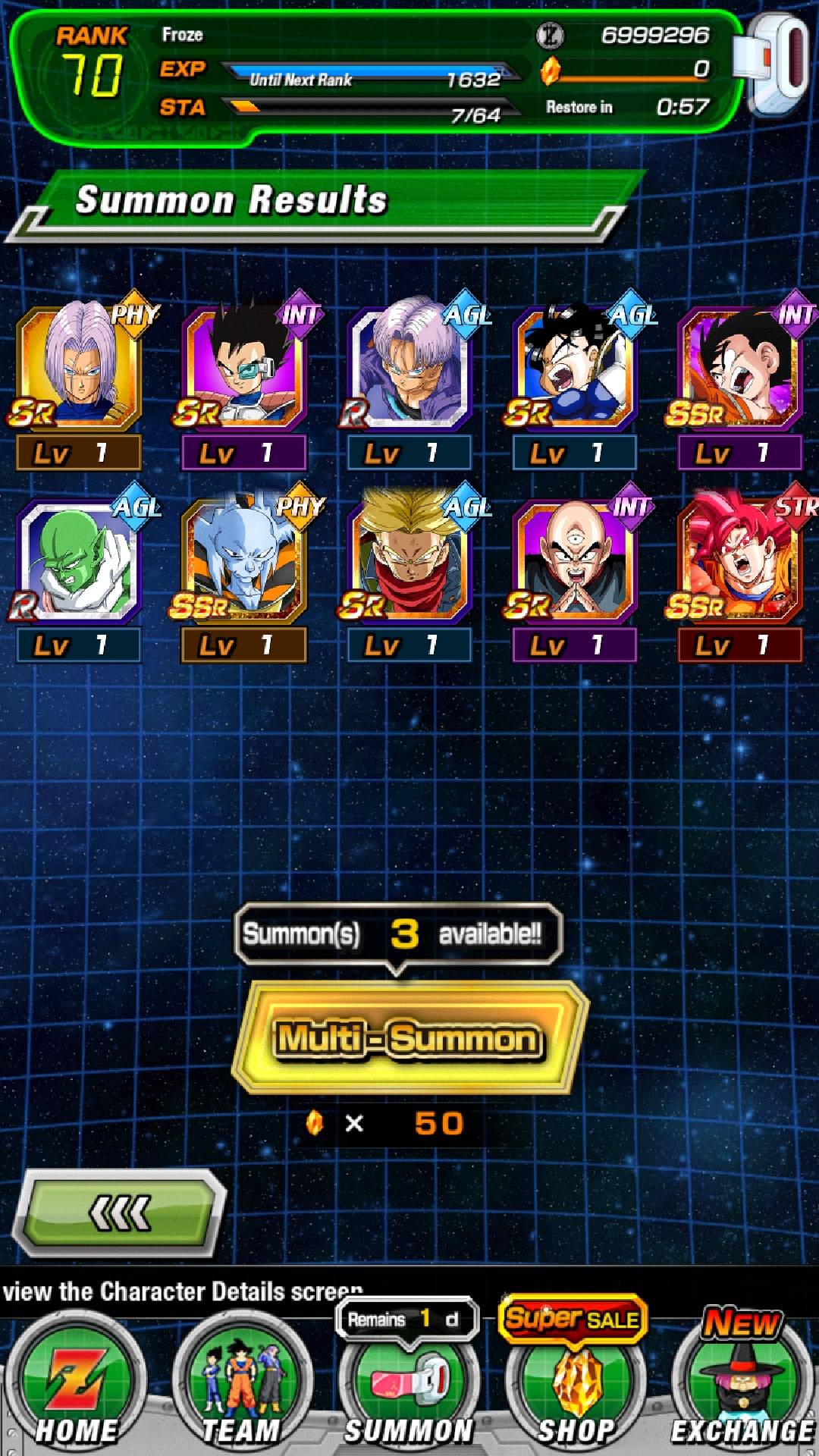
Task: Select the R AGL Piccolo card
Action: [x=79, y=560]
